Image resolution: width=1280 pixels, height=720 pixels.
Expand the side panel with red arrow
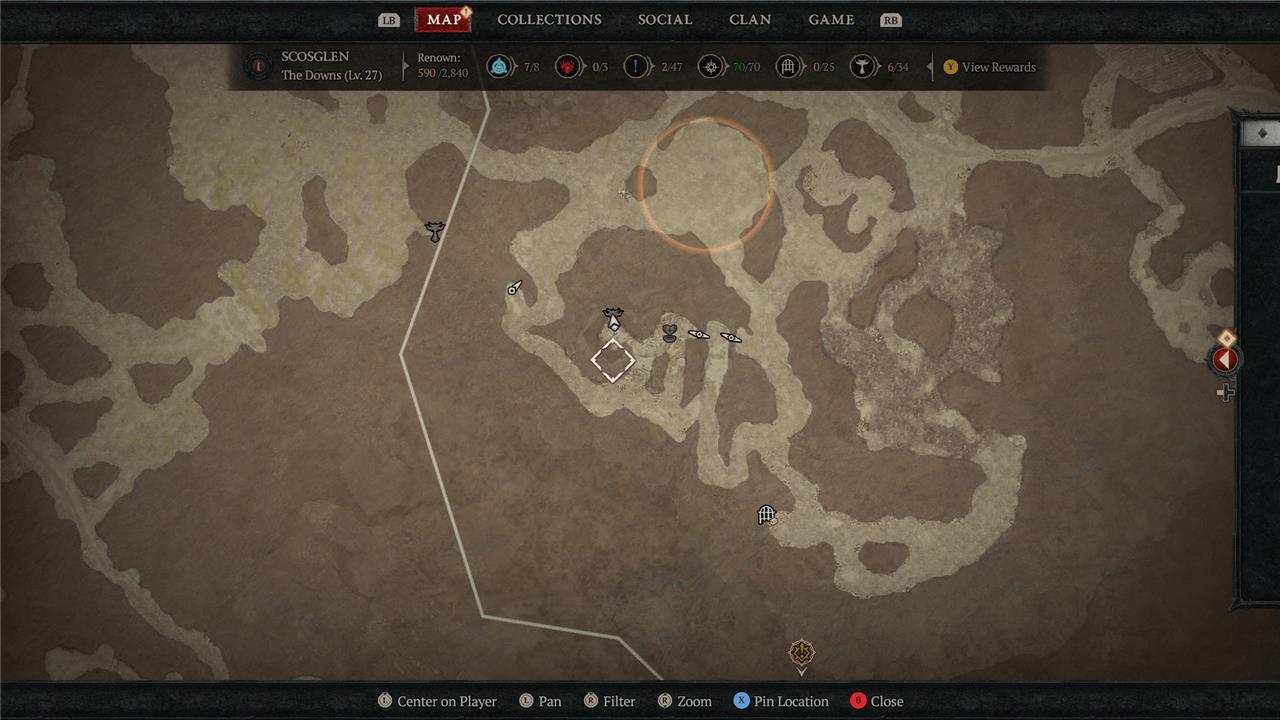1224,360
